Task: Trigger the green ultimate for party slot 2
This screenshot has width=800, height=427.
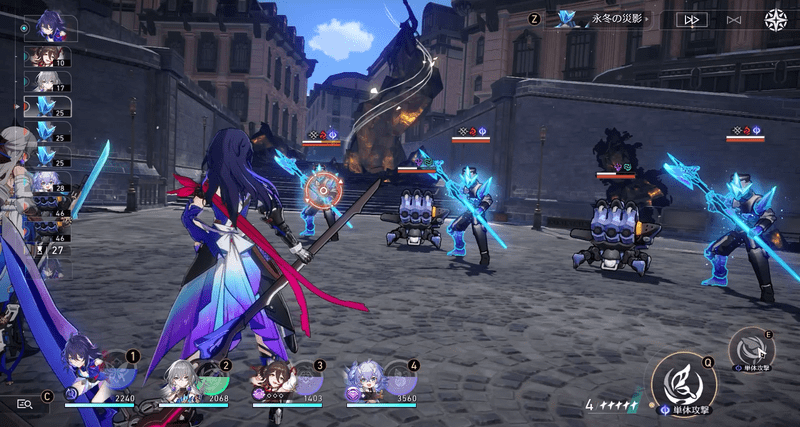Action: [x=212, y=379]
